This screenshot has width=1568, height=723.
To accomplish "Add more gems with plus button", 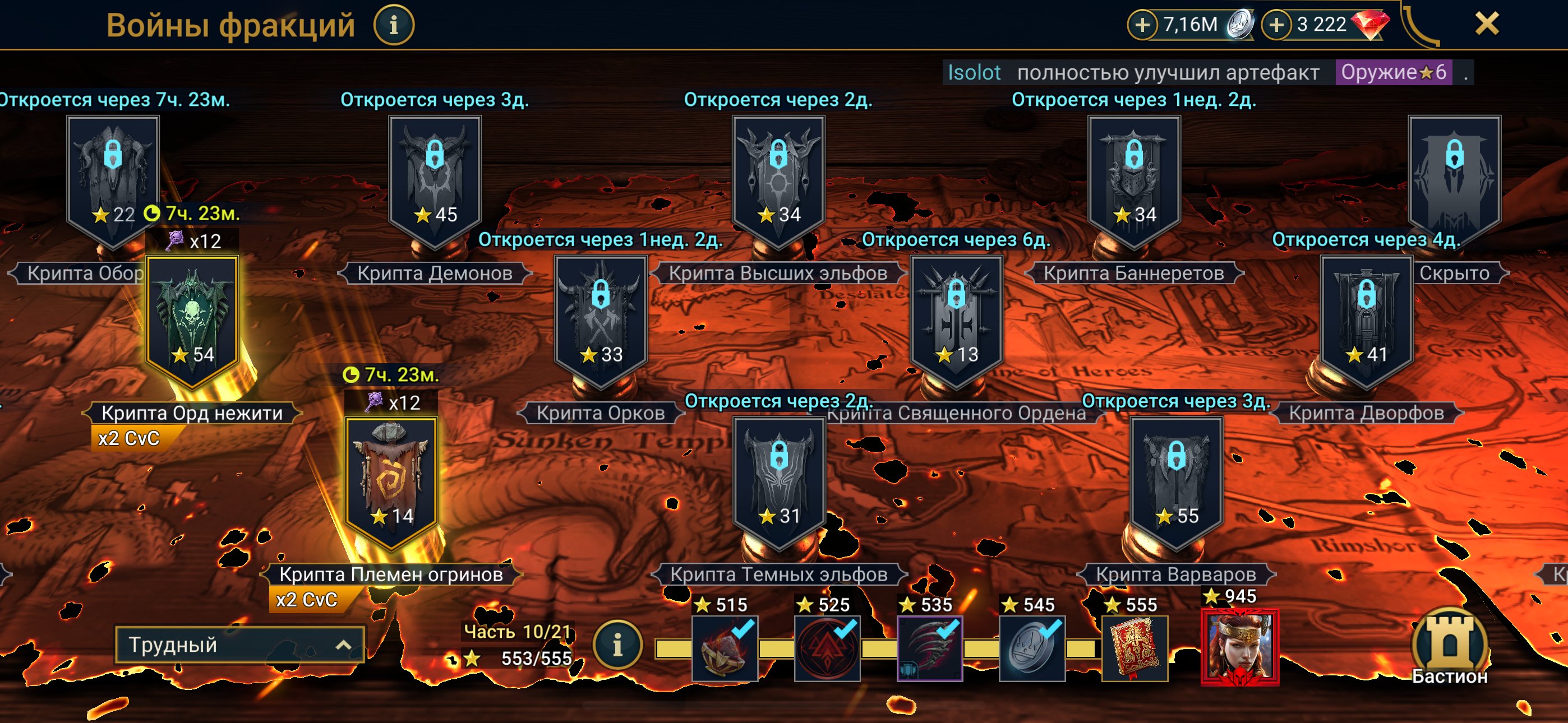I will [1276, 25].
